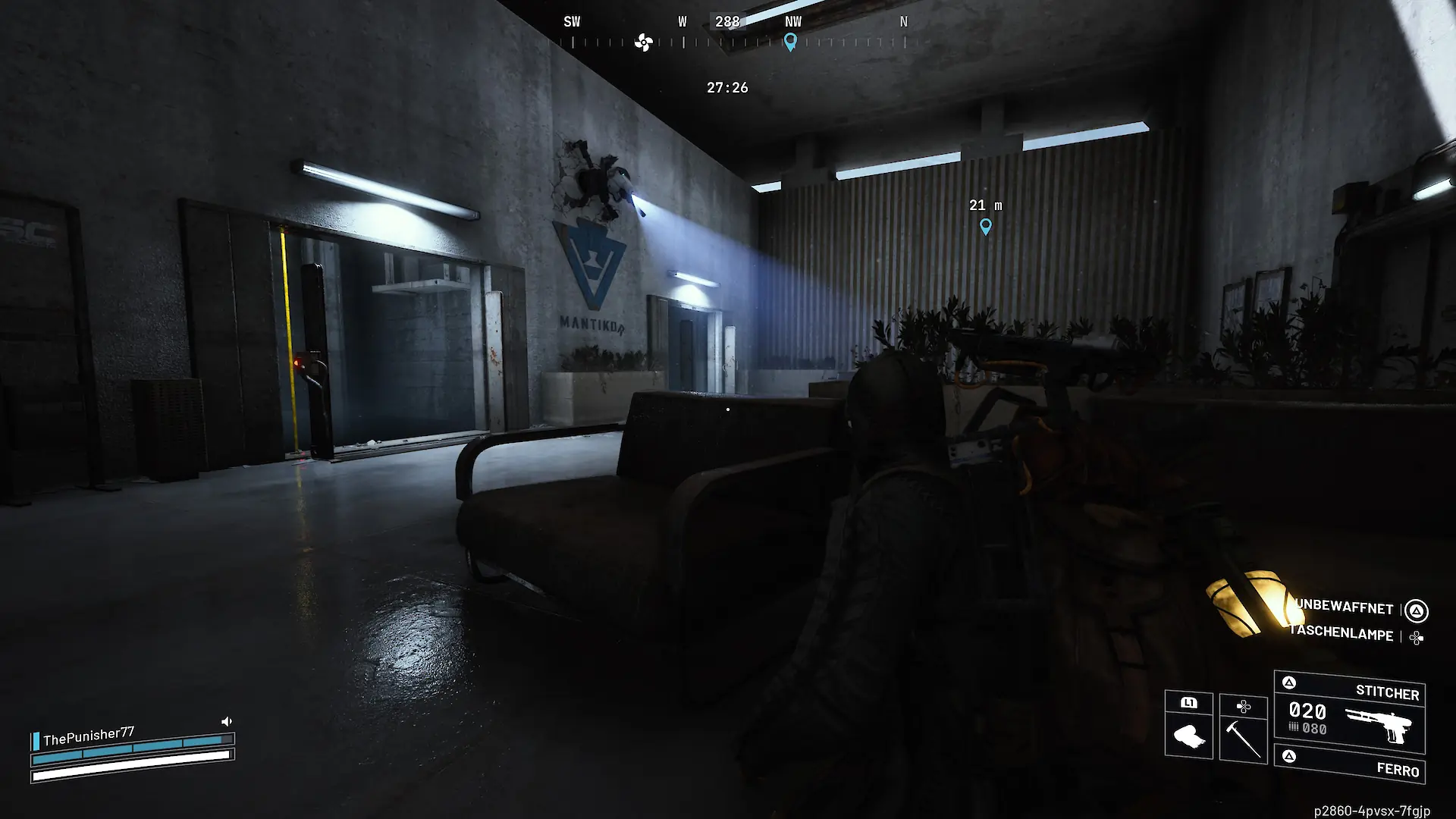
Task: Click the fan icon on the compass
Action: click(x=643, y=42)
